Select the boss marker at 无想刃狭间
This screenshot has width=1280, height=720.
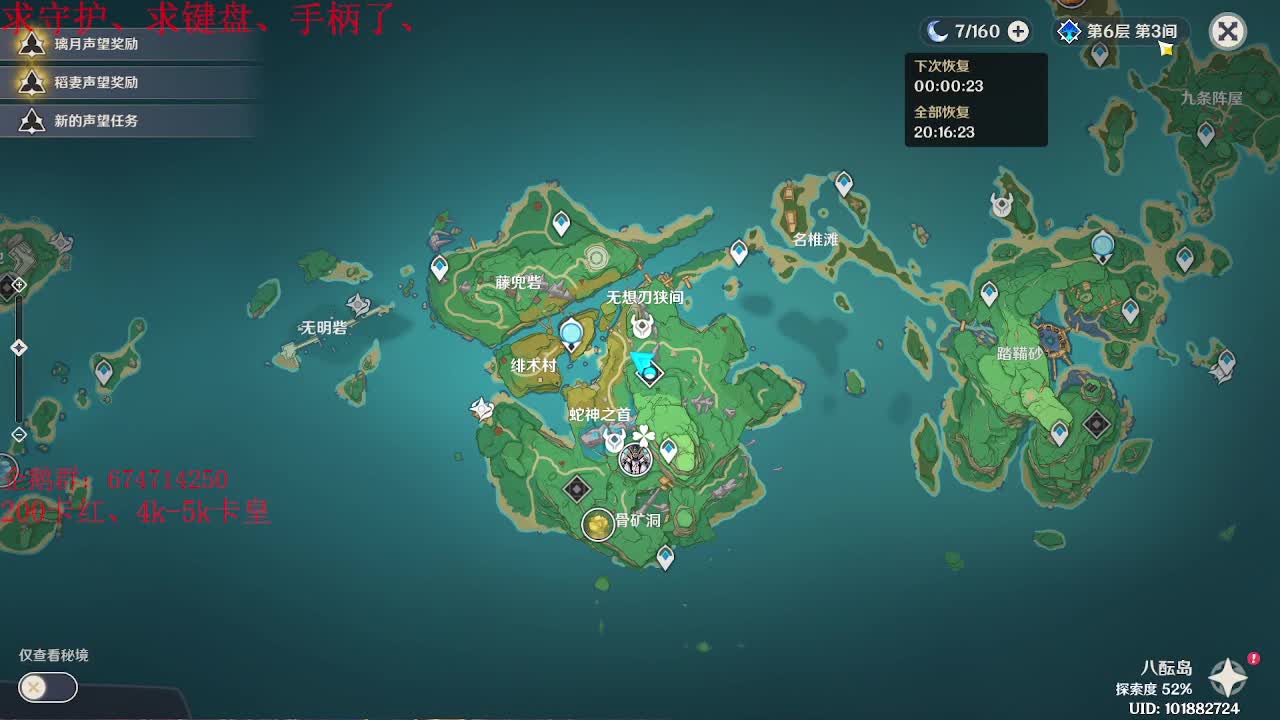(x=641, y=324)
